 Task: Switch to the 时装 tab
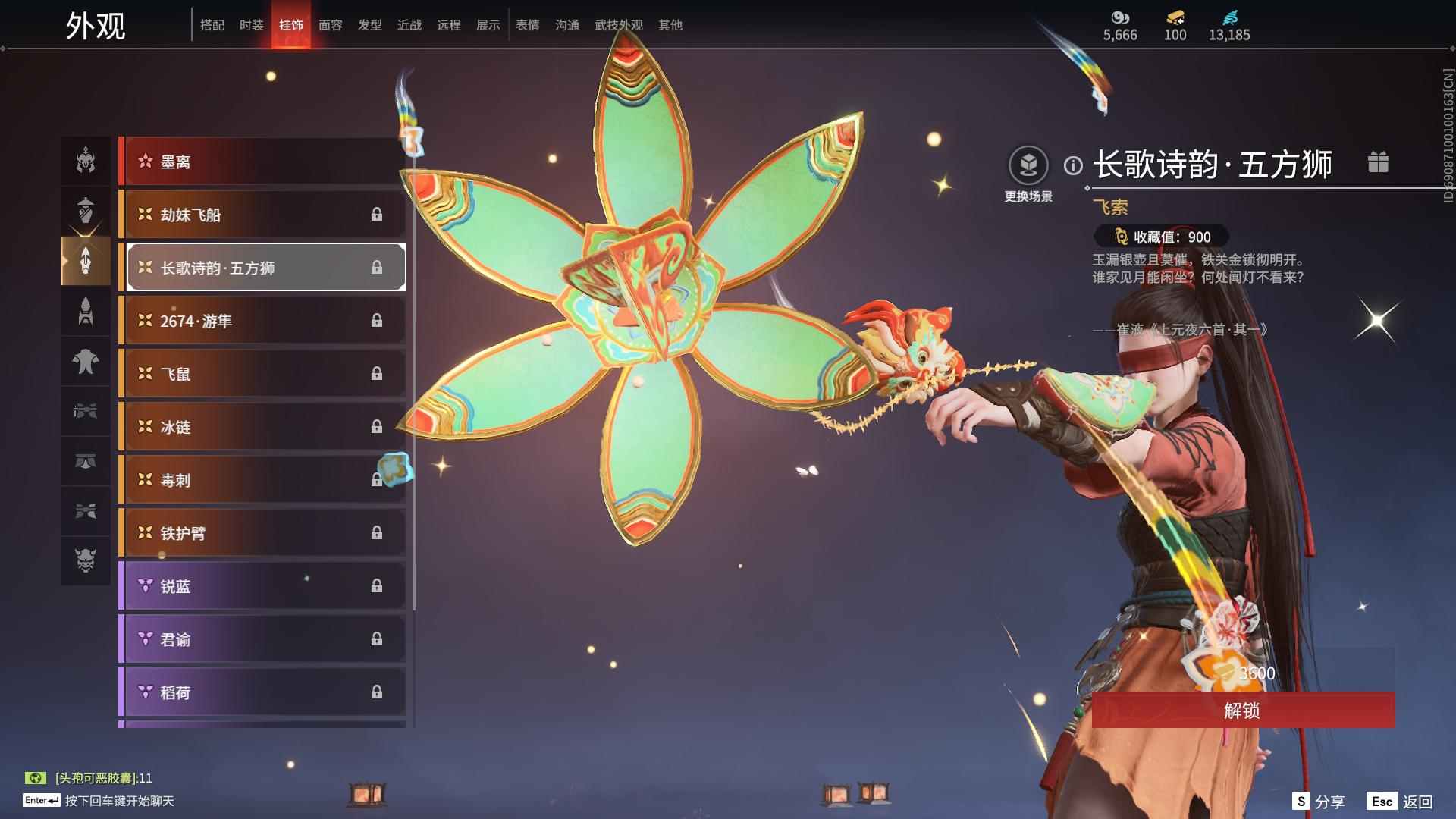pos(251,25)
